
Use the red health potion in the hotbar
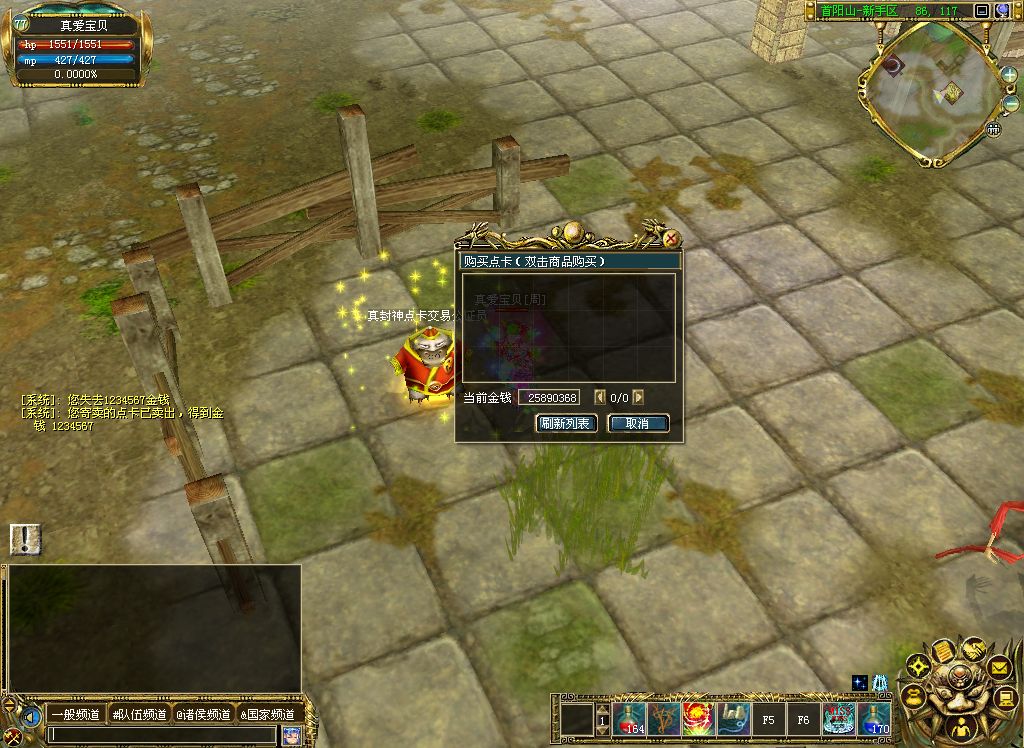(x=630, y=718)
